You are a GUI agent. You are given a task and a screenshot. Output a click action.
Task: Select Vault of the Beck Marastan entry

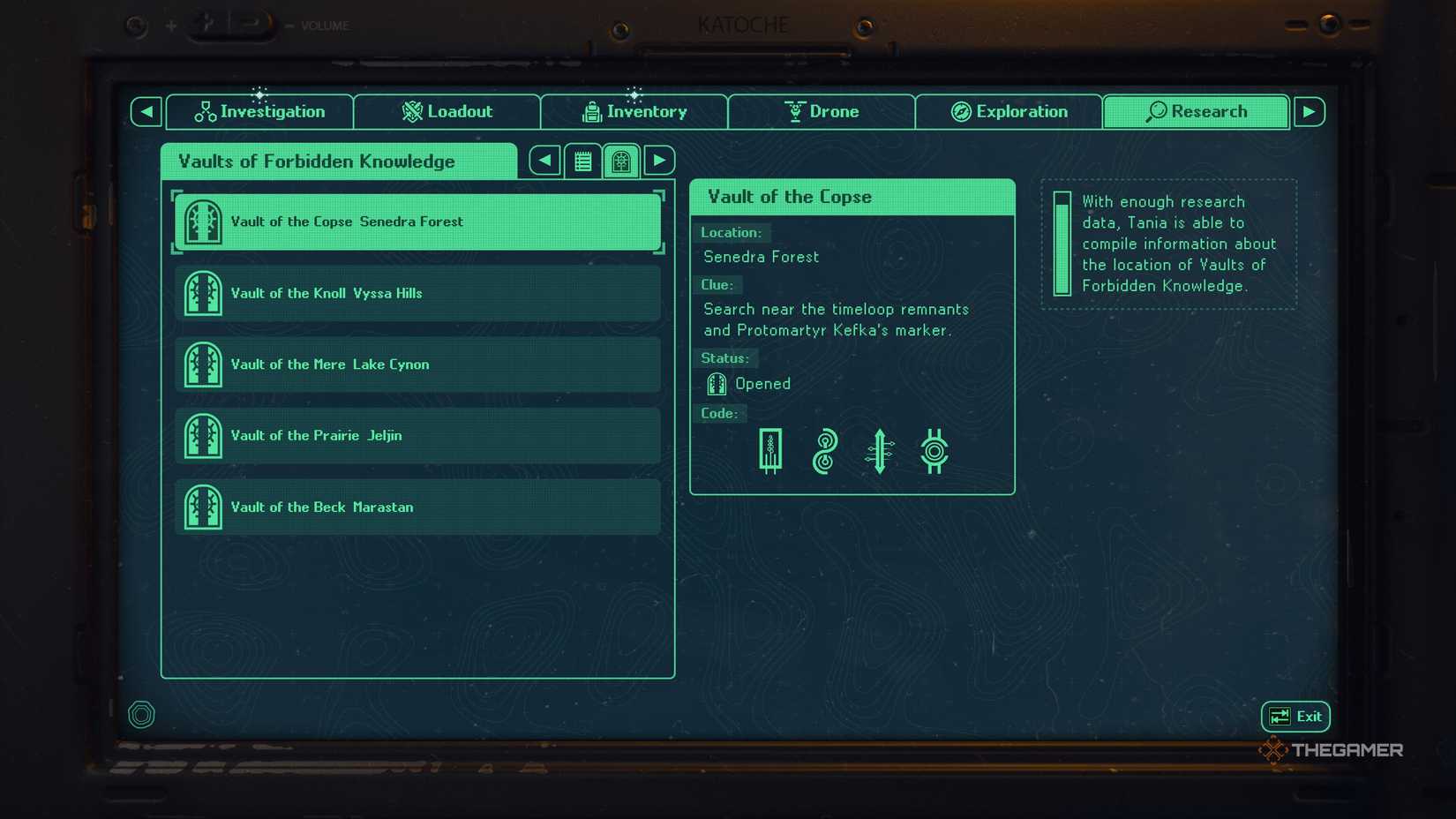[417, 507]
